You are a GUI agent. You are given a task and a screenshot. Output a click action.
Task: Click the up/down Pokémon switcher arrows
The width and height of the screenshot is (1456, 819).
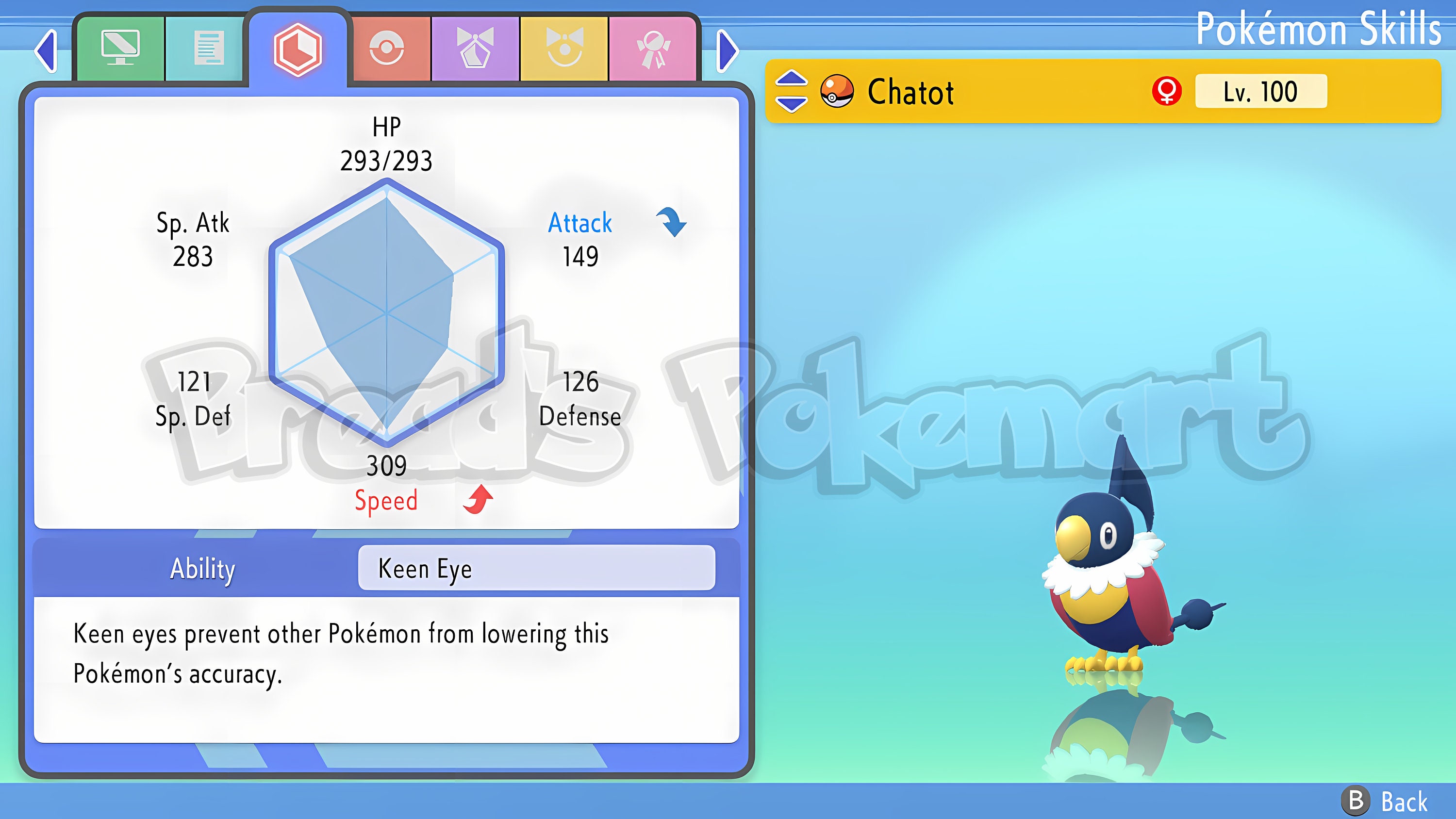(791, 92)
